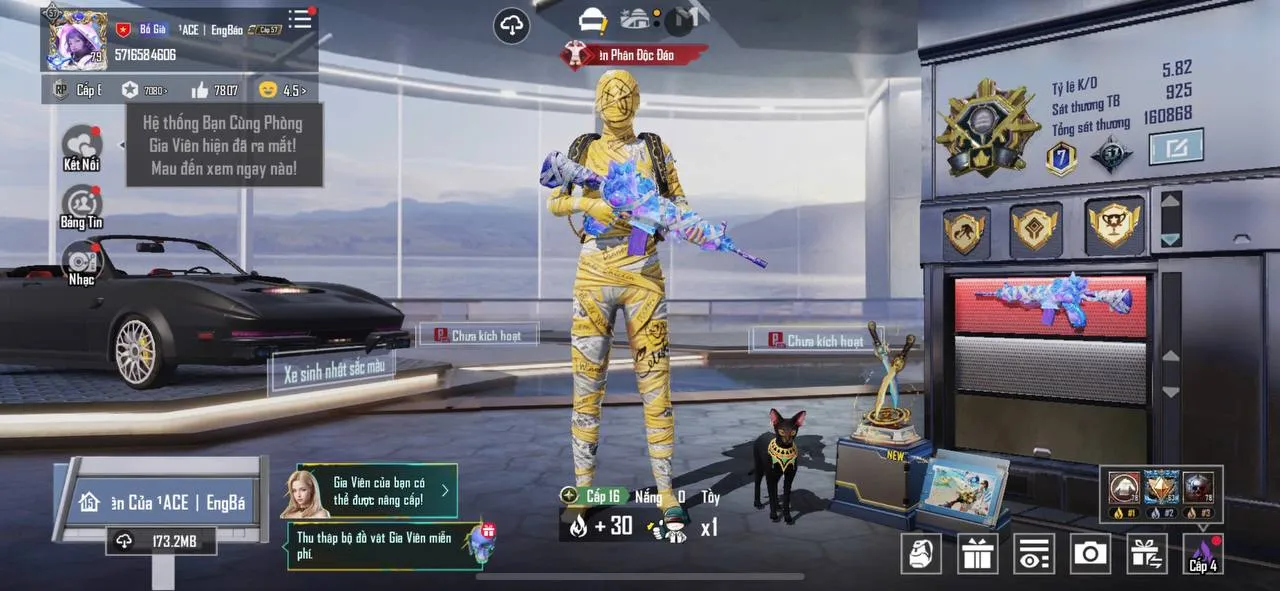
Task: Open the smiley face 4.5 rating
Action: coord(281,90)
